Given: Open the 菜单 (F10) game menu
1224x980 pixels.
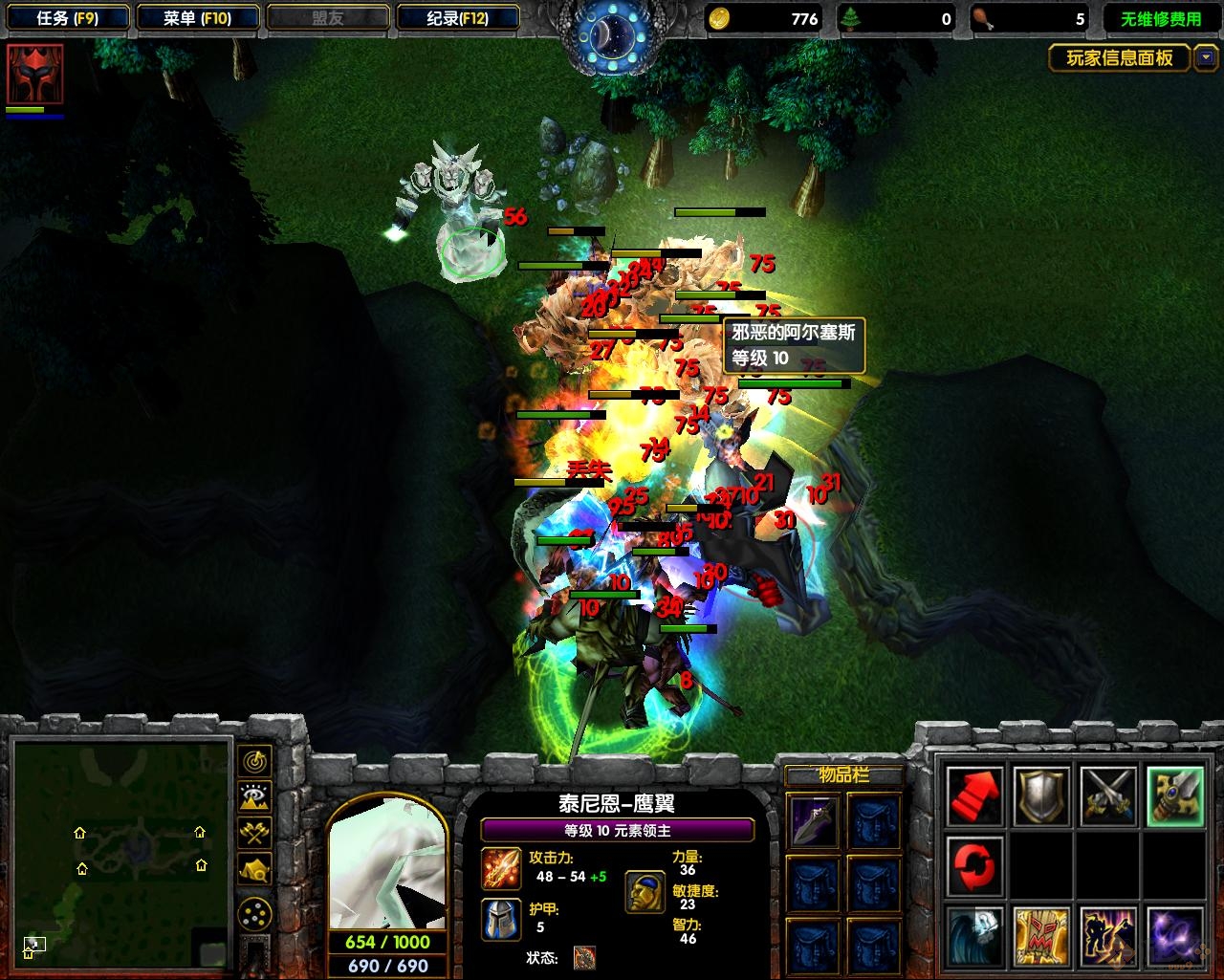Looking at the screenshot, I should pos(197,18).
